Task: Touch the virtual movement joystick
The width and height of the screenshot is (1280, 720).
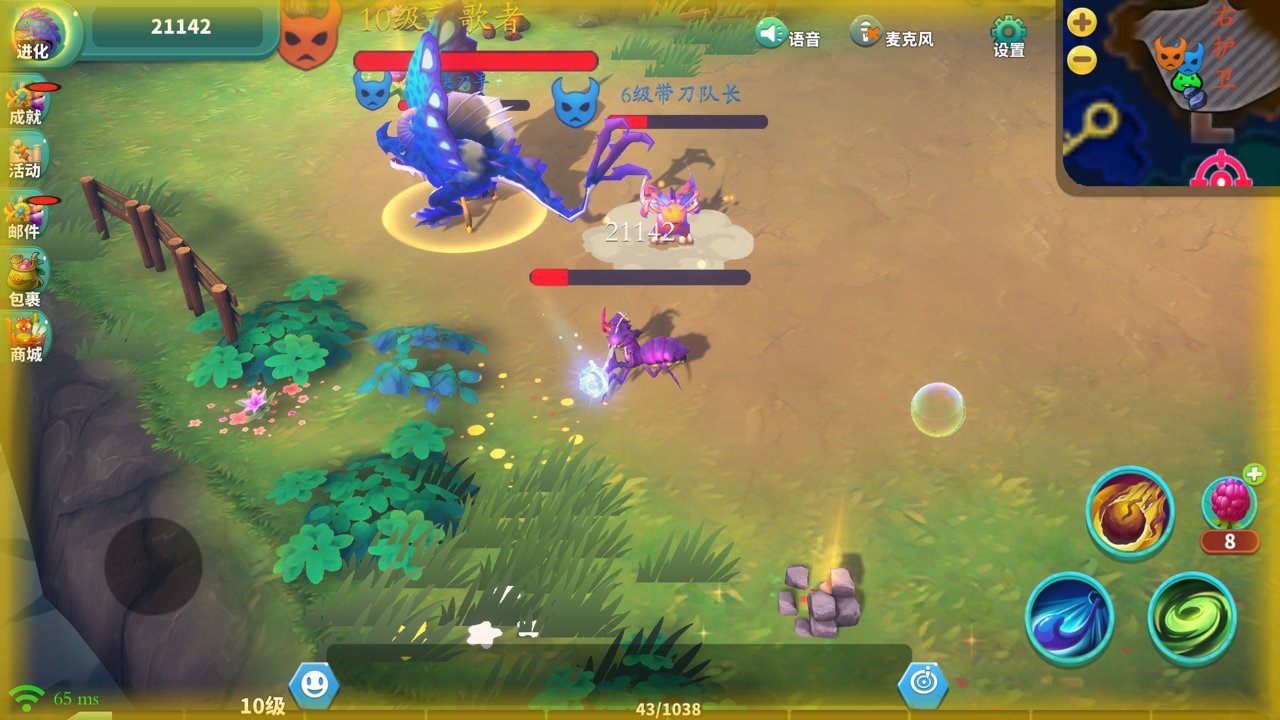Action: (153, 565)
